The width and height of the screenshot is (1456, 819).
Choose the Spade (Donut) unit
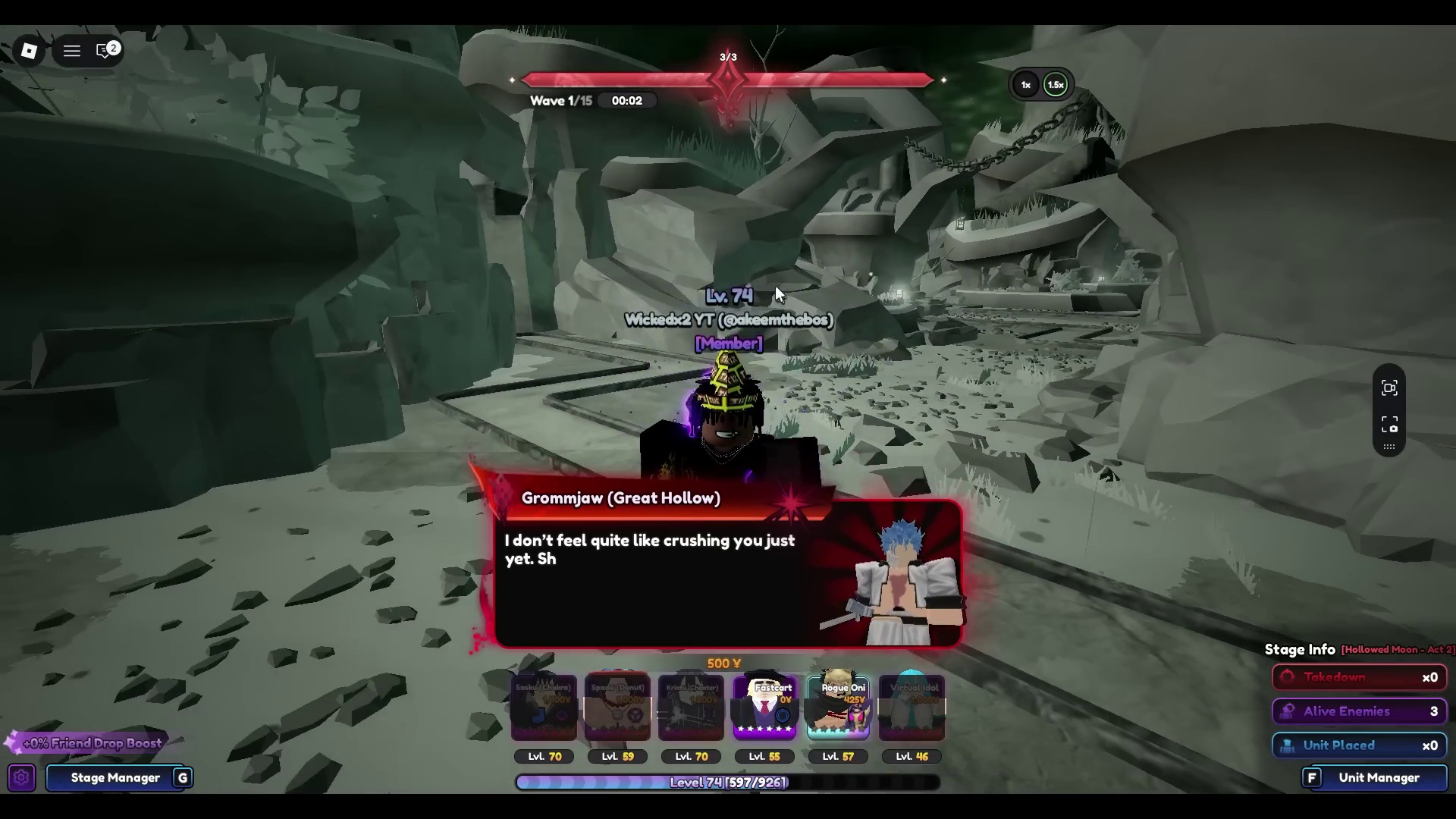617,708
